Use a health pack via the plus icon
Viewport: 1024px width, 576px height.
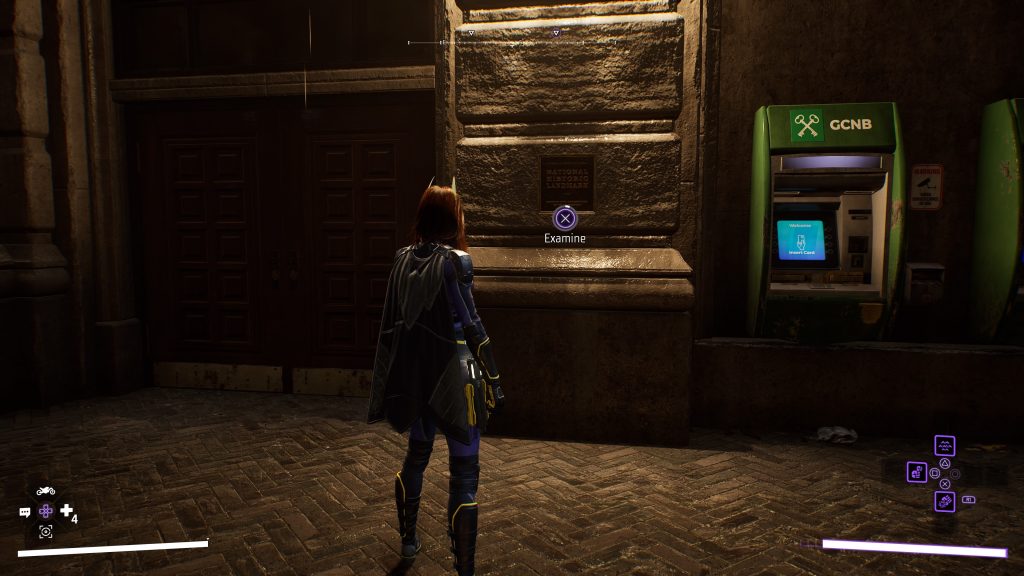[66, 511]
